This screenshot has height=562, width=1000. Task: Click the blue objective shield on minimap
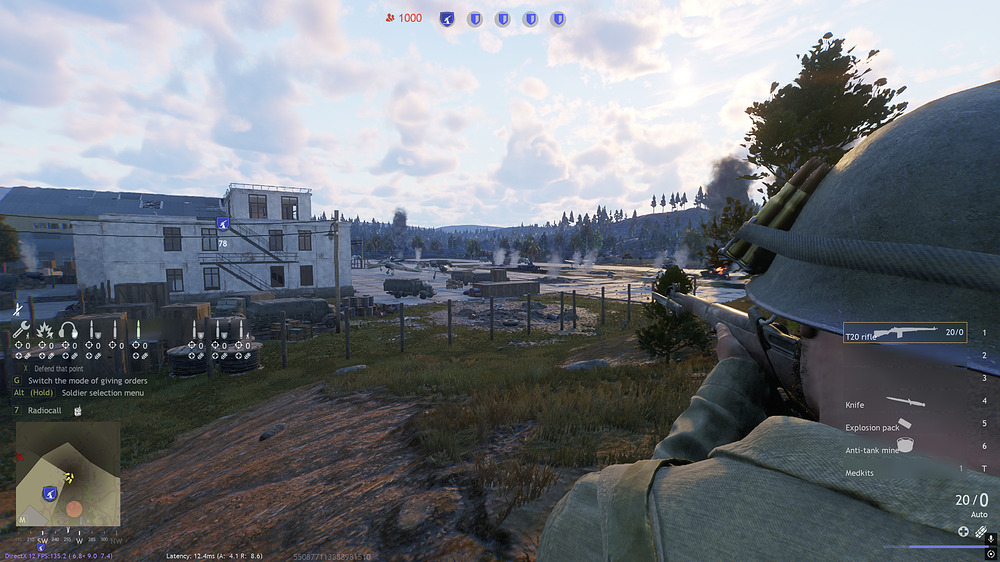49,492
